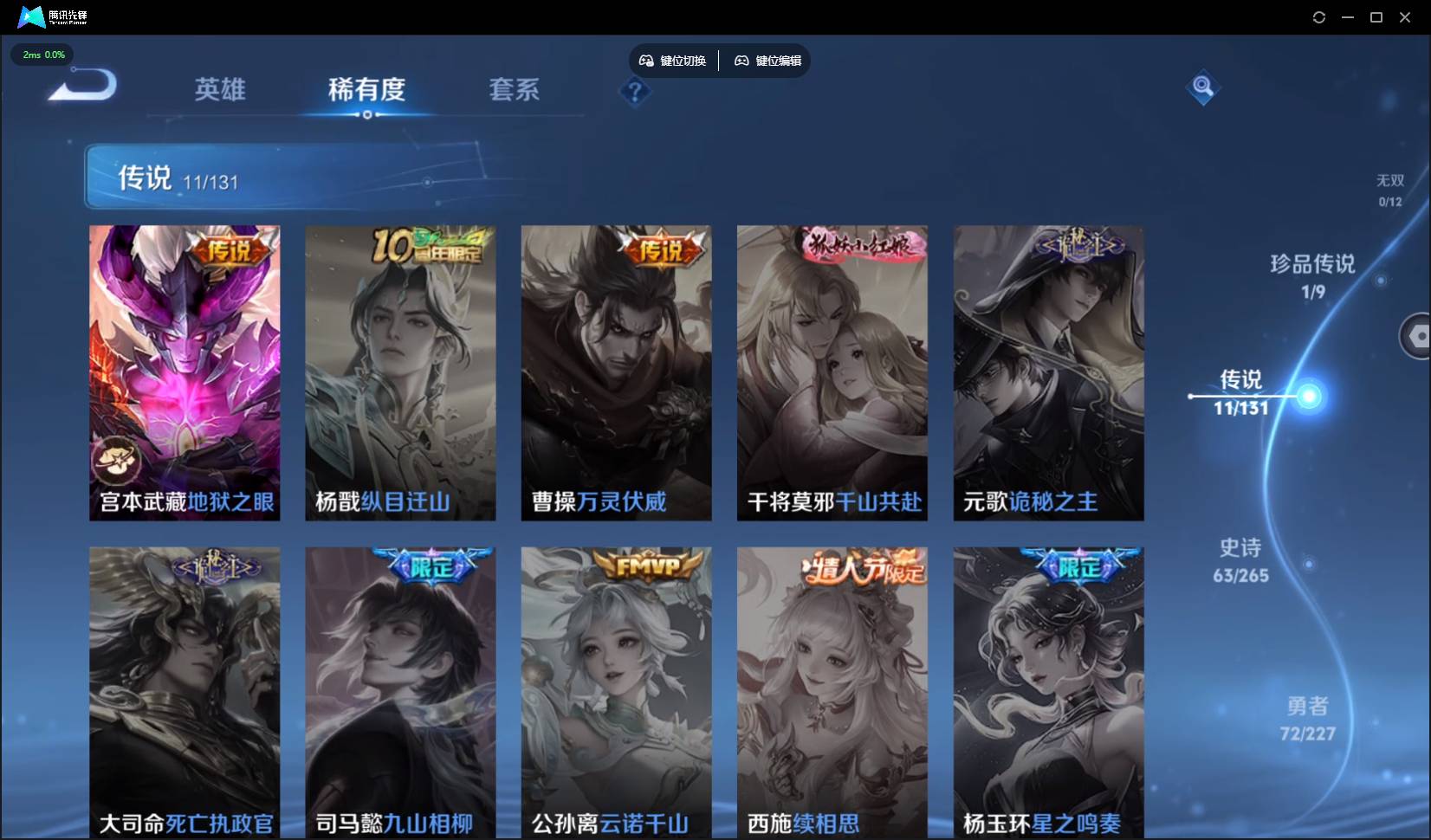Open the 曹操万灵伏威 skin card
Screen dimensions: 1431x840
tap(616, 372)
